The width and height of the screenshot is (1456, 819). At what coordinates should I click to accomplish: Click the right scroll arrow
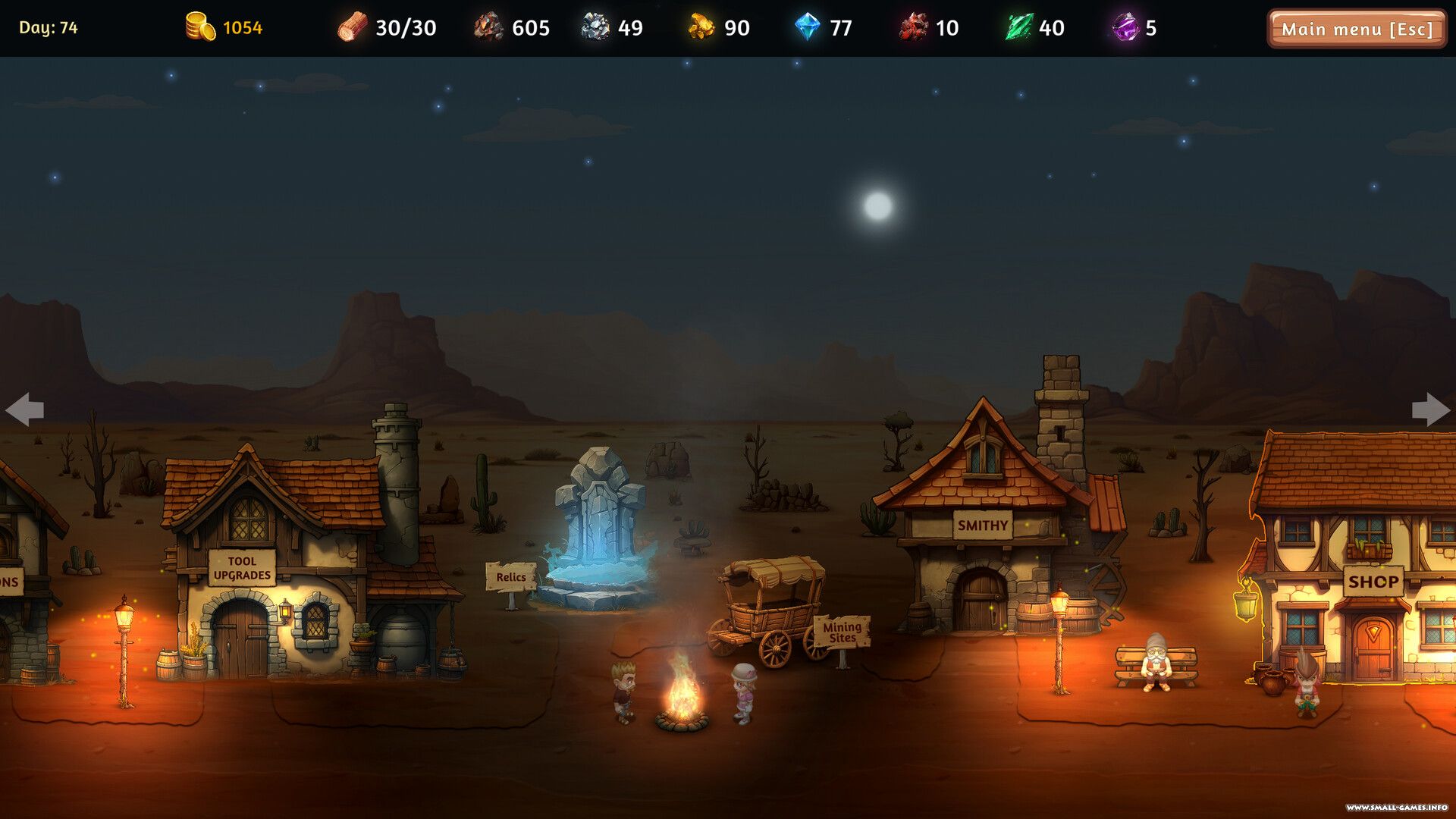(x=1430, y=409)
